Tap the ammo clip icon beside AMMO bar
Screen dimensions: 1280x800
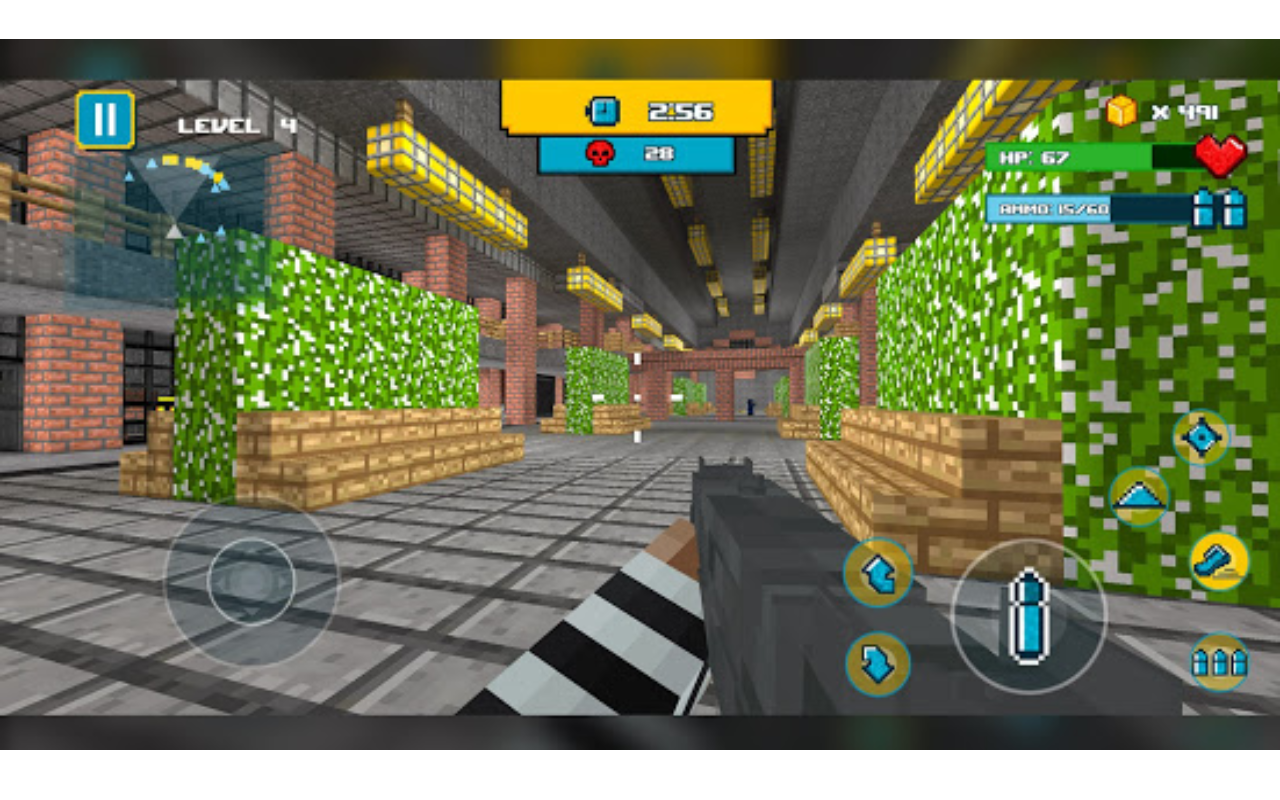[1221, 210]
